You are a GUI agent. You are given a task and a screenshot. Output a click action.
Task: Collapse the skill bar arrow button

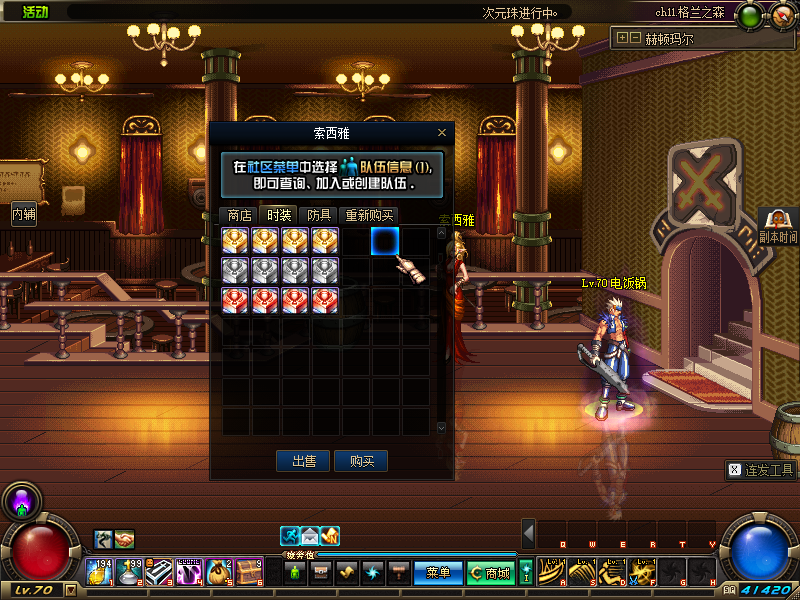[529, 533]
